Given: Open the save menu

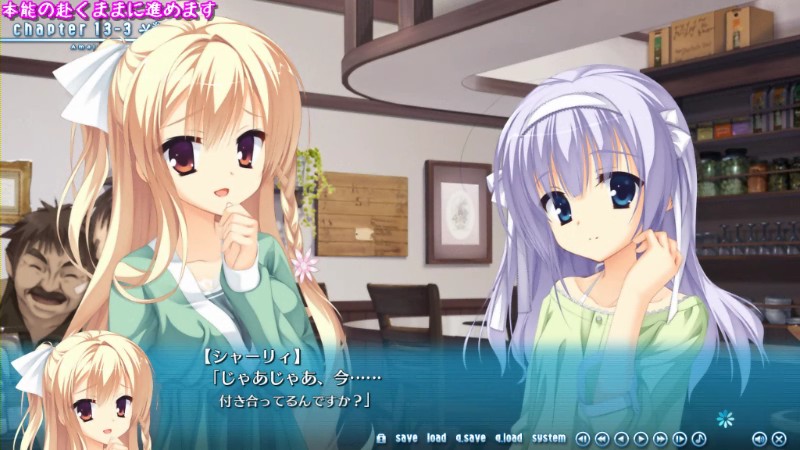Looking at the screenshot, I should click(406, 438).
